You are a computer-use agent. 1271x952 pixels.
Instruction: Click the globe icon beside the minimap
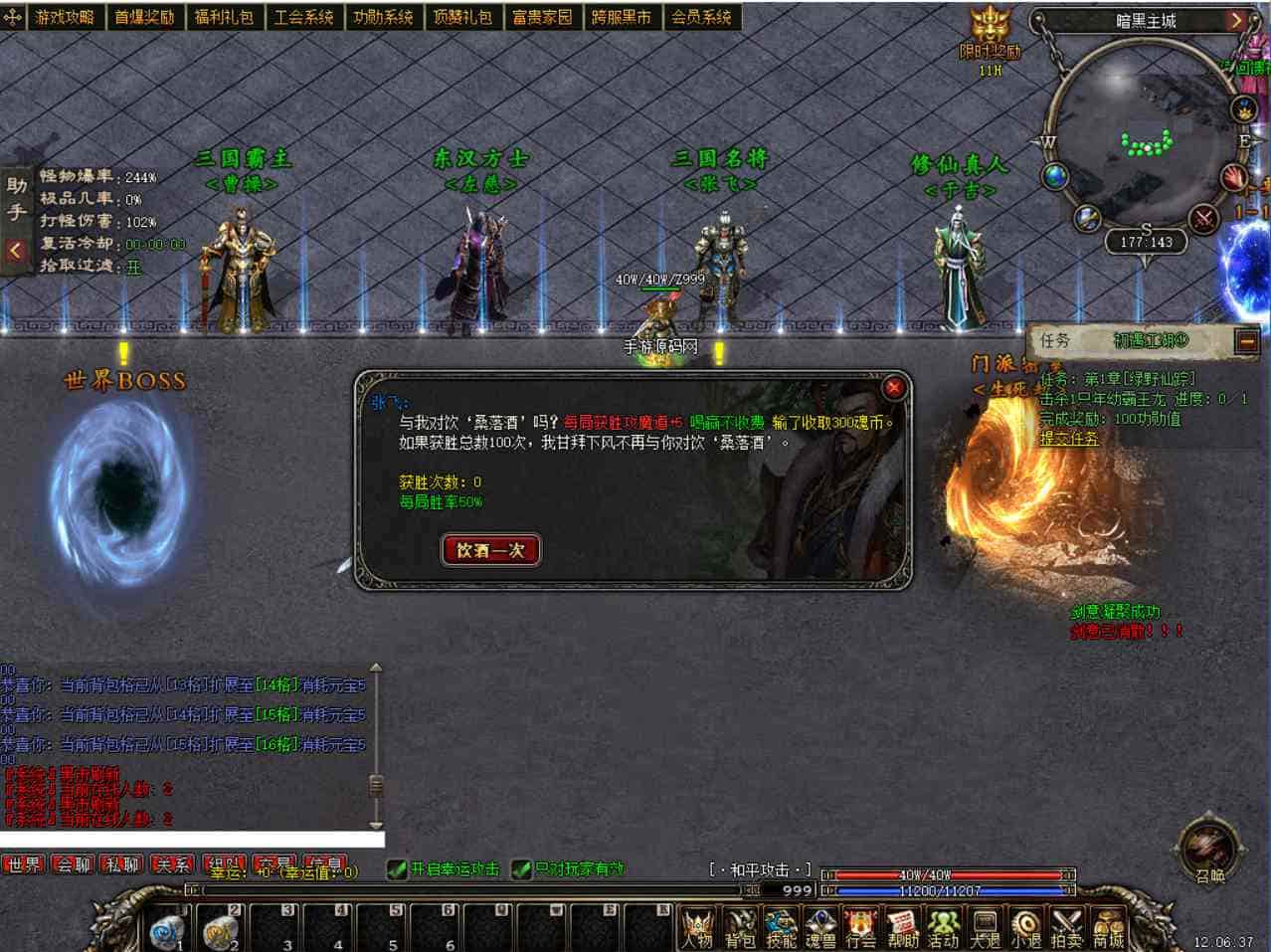click(1055, 177)
